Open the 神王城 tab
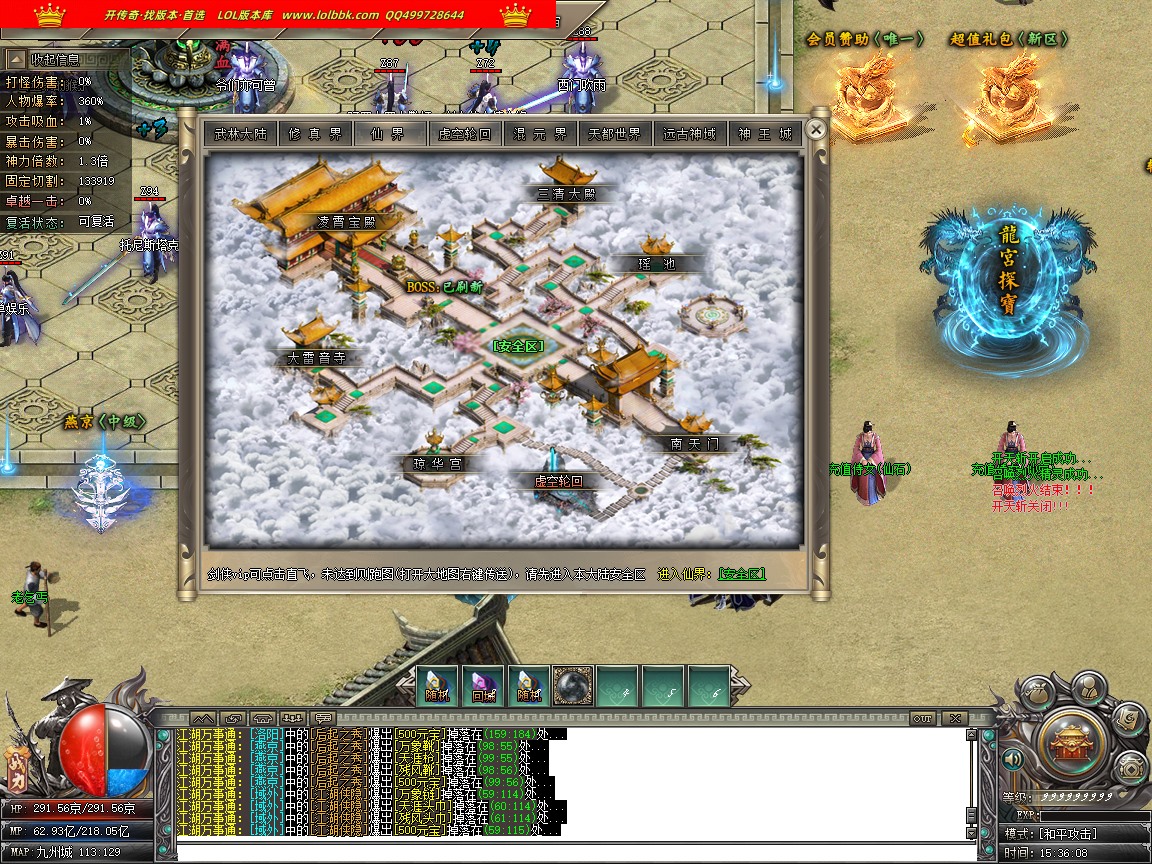Screen dimensions: 1152x864 coord(765,134)
